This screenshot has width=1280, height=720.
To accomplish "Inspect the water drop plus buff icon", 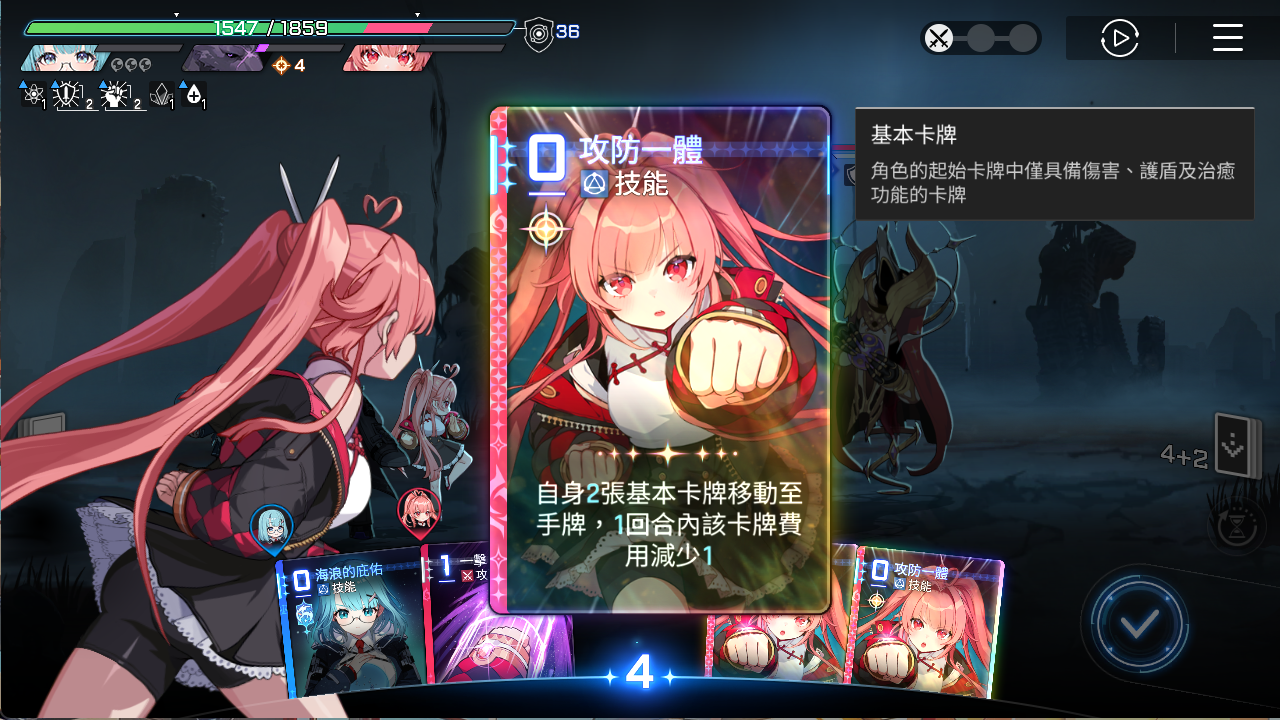I will (193, 95).
